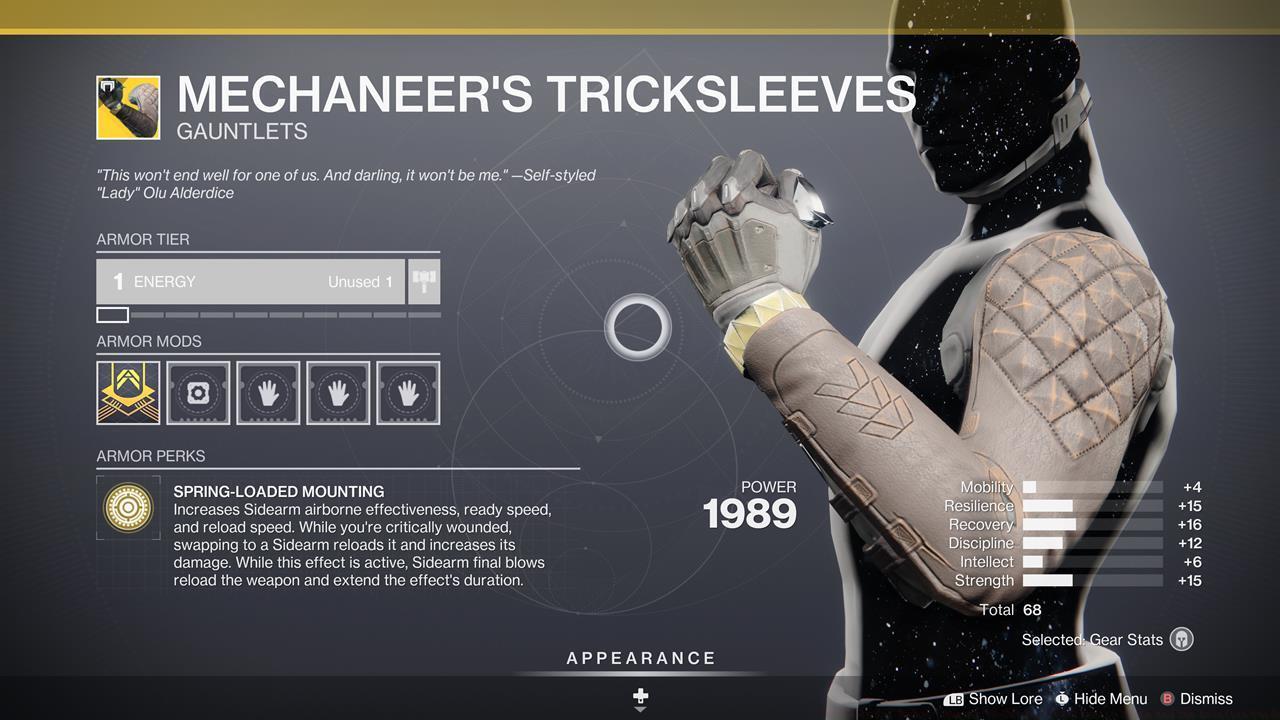Image resolution: width=1280 pixels, height=720 pixels.
Task: Click the Total stat value of 68
Action: [x=1030, y=609]
